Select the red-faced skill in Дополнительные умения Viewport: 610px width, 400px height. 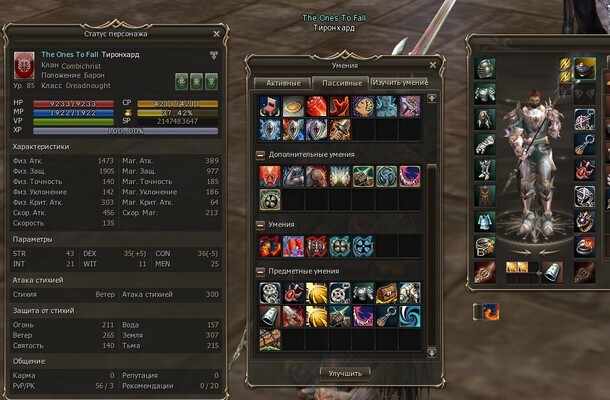[271, 175]
